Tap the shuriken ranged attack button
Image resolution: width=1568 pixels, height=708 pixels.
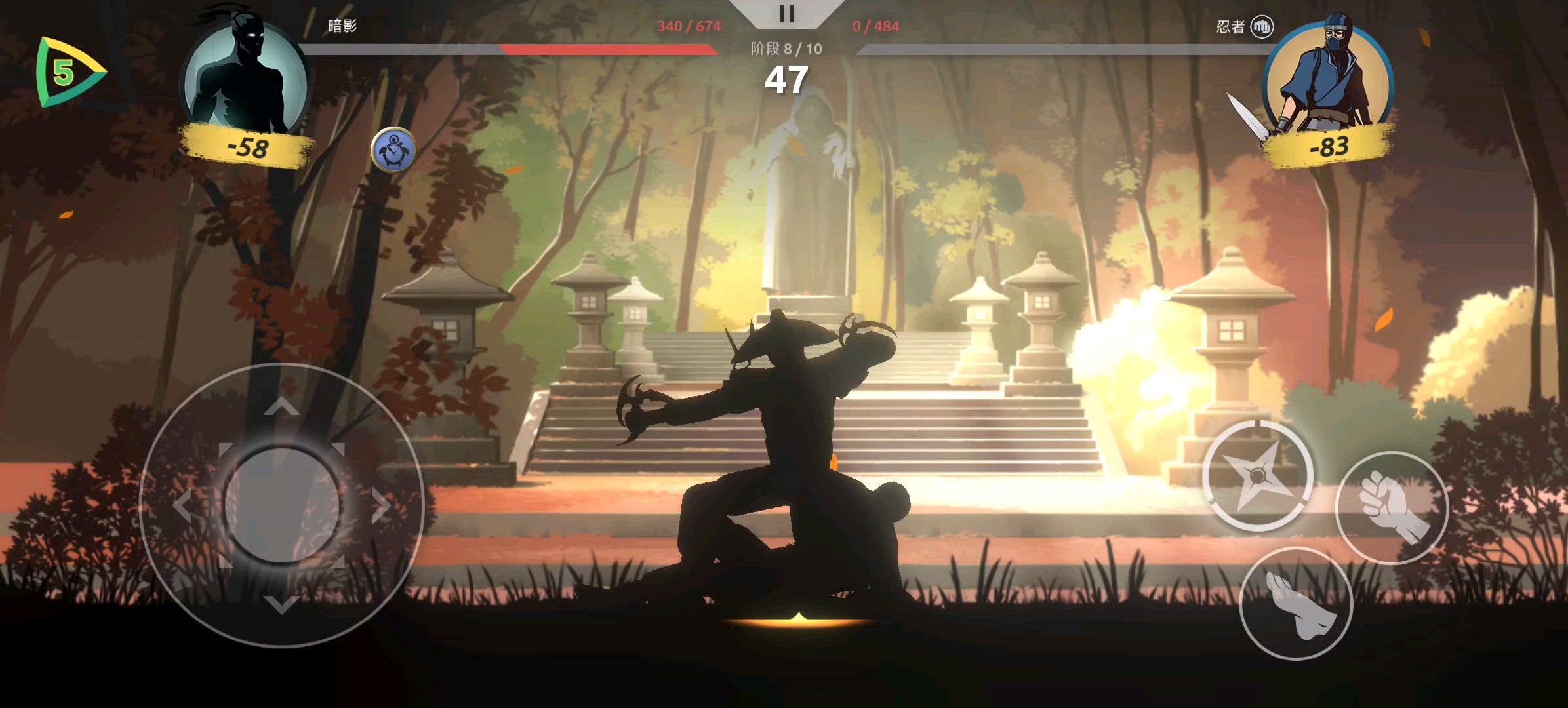click(1257, 475)
